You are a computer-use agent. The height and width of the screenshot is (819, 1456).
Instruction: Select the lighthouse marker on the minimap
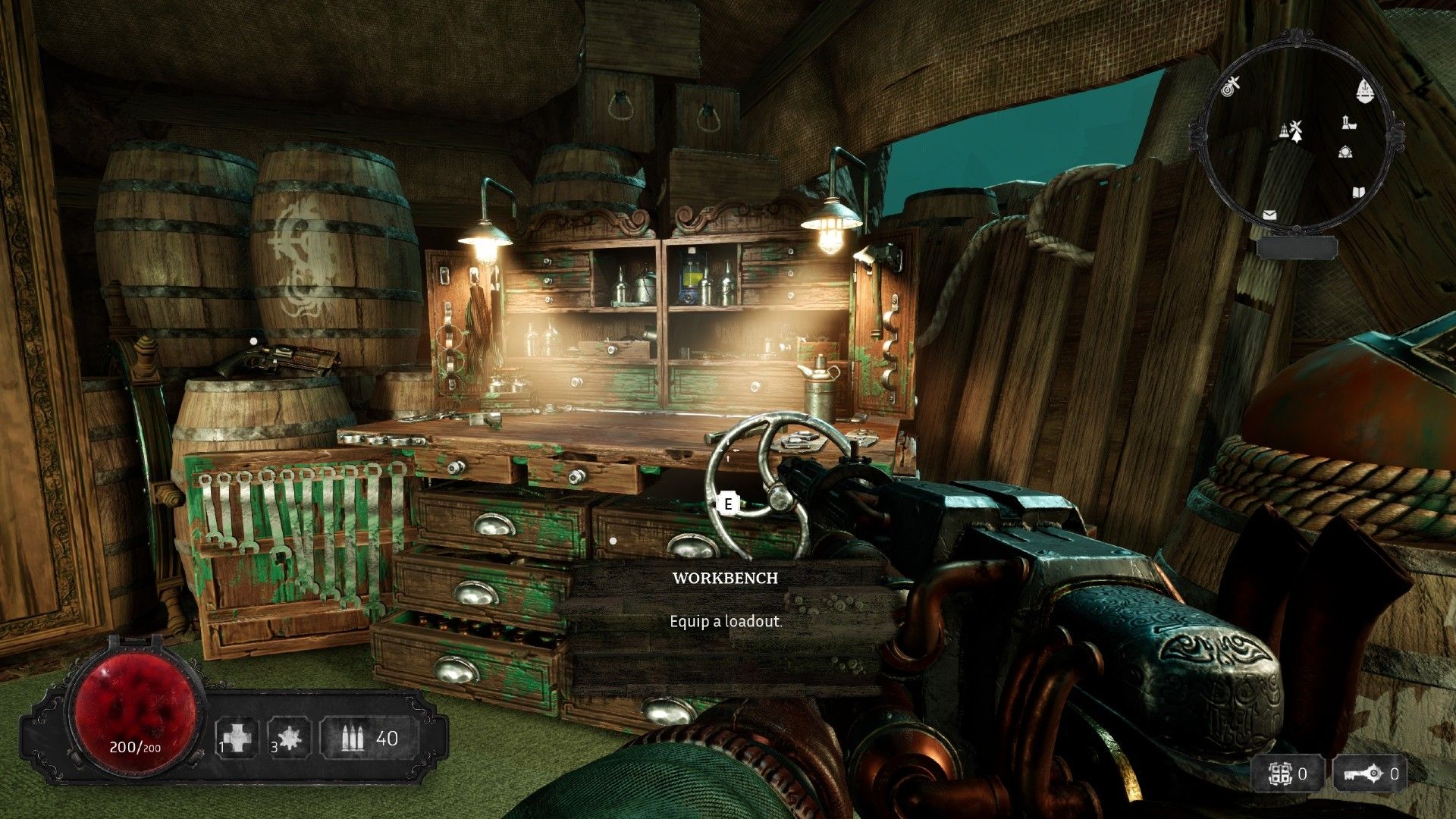[x=1348, y=121]
